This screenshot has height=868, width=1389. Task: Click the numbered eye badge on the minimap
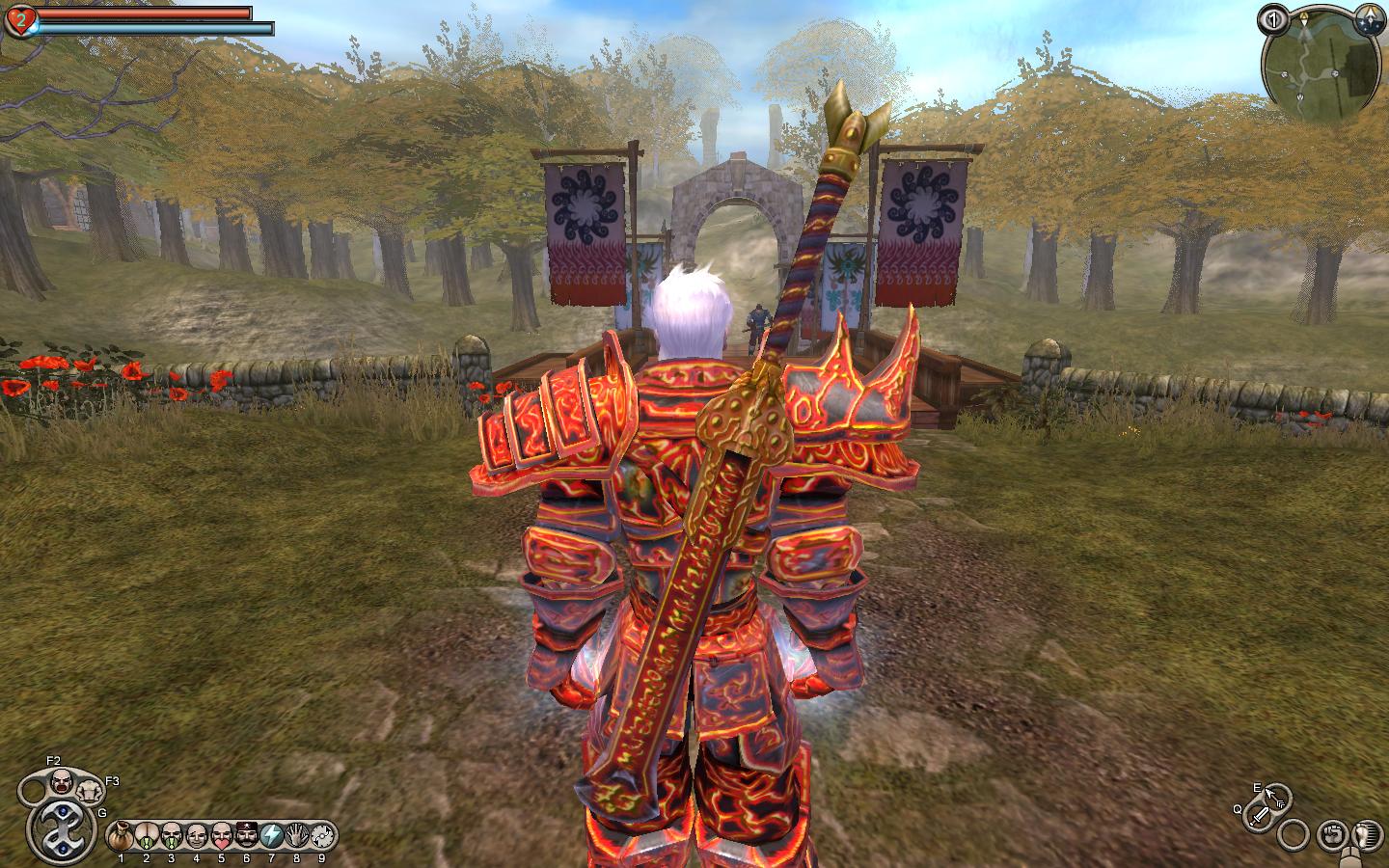click(1273, 19)
